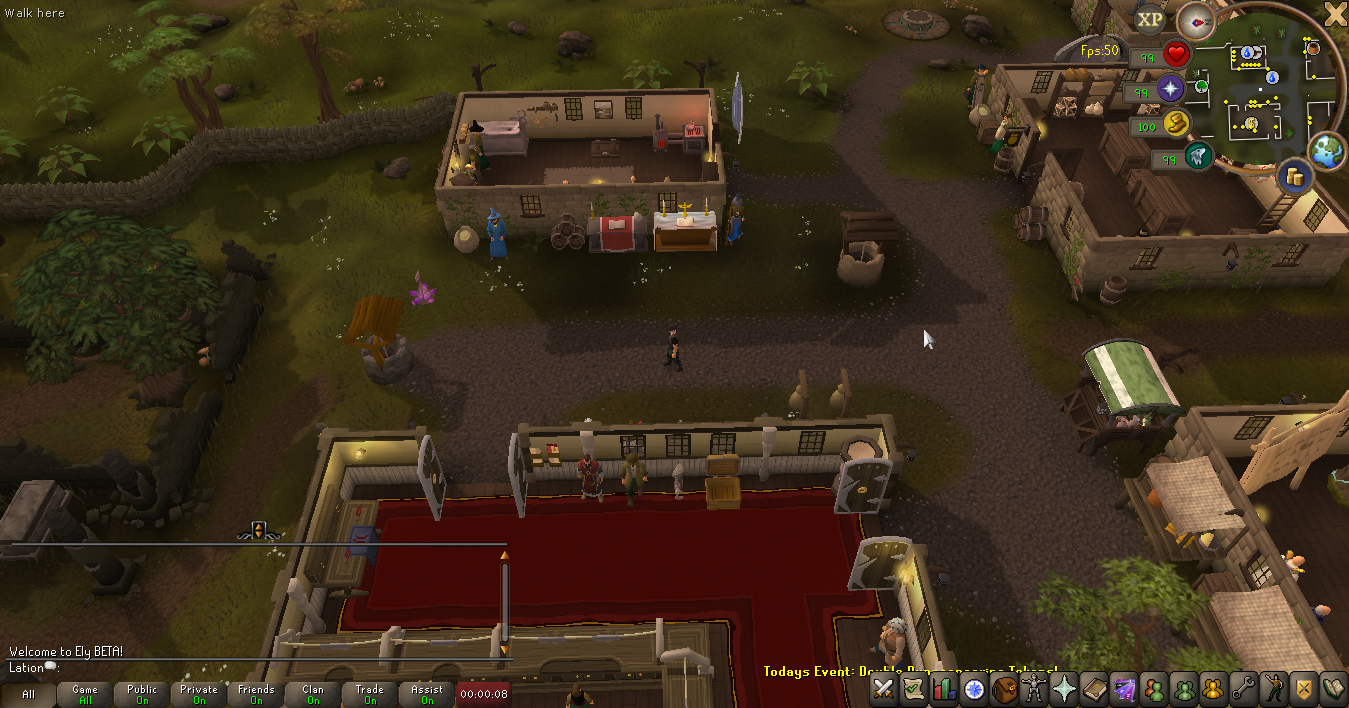Toggle the XP counter button
1349x708 pixels.
pyautogui.click(x=1151, y=19)
